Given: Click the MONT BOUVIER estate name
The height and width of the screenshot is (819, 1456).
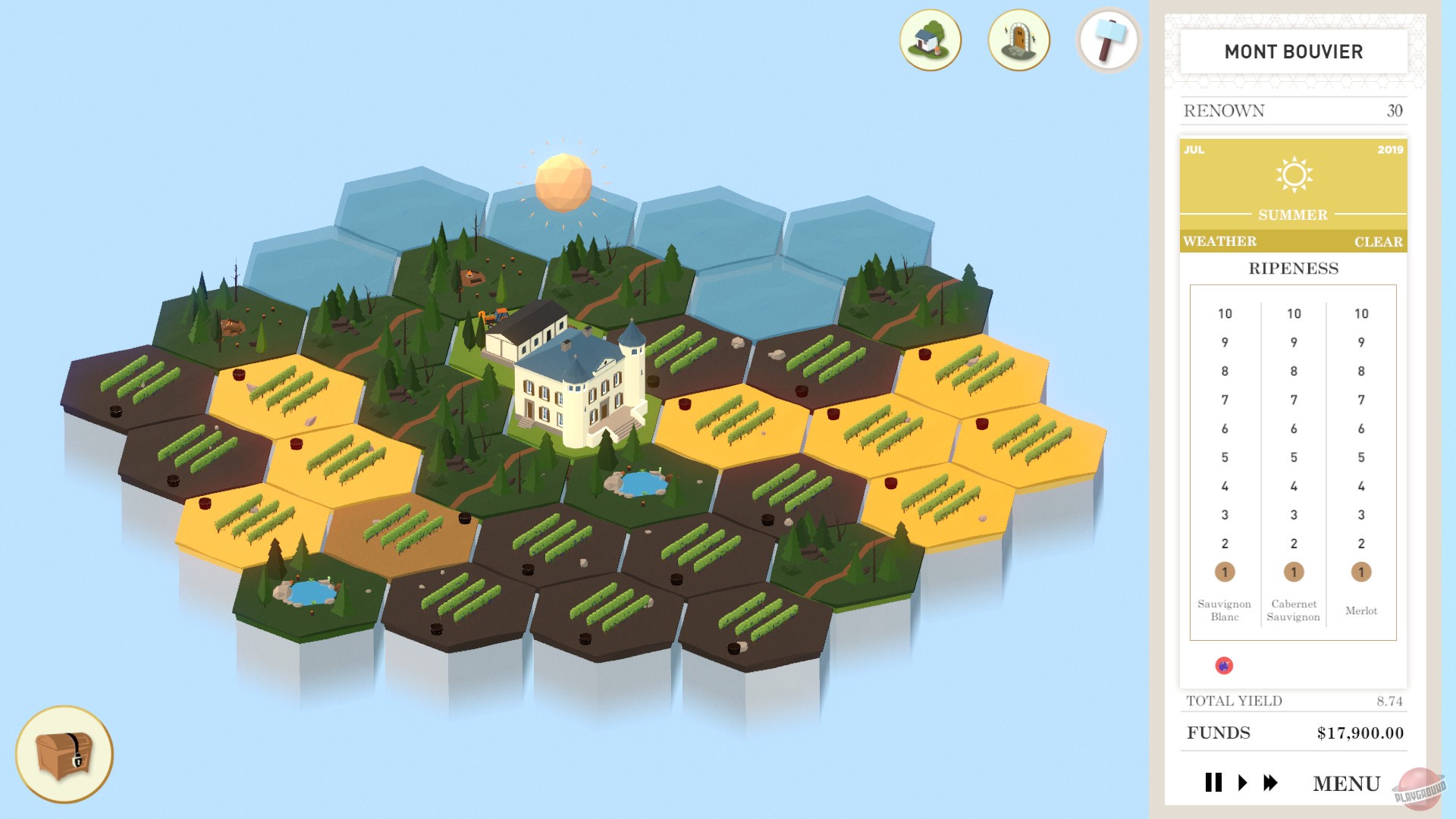Looking at the screenshot, I should click(1294, 52).
